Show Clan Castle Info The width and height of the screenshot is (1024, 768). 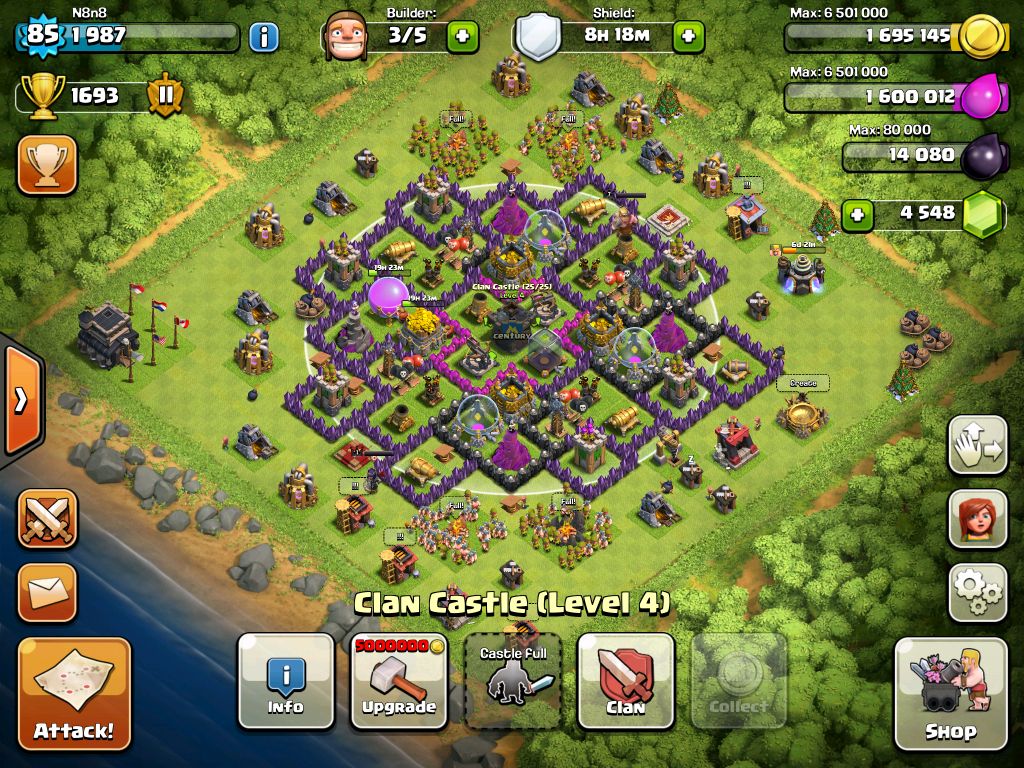point(285,681)
